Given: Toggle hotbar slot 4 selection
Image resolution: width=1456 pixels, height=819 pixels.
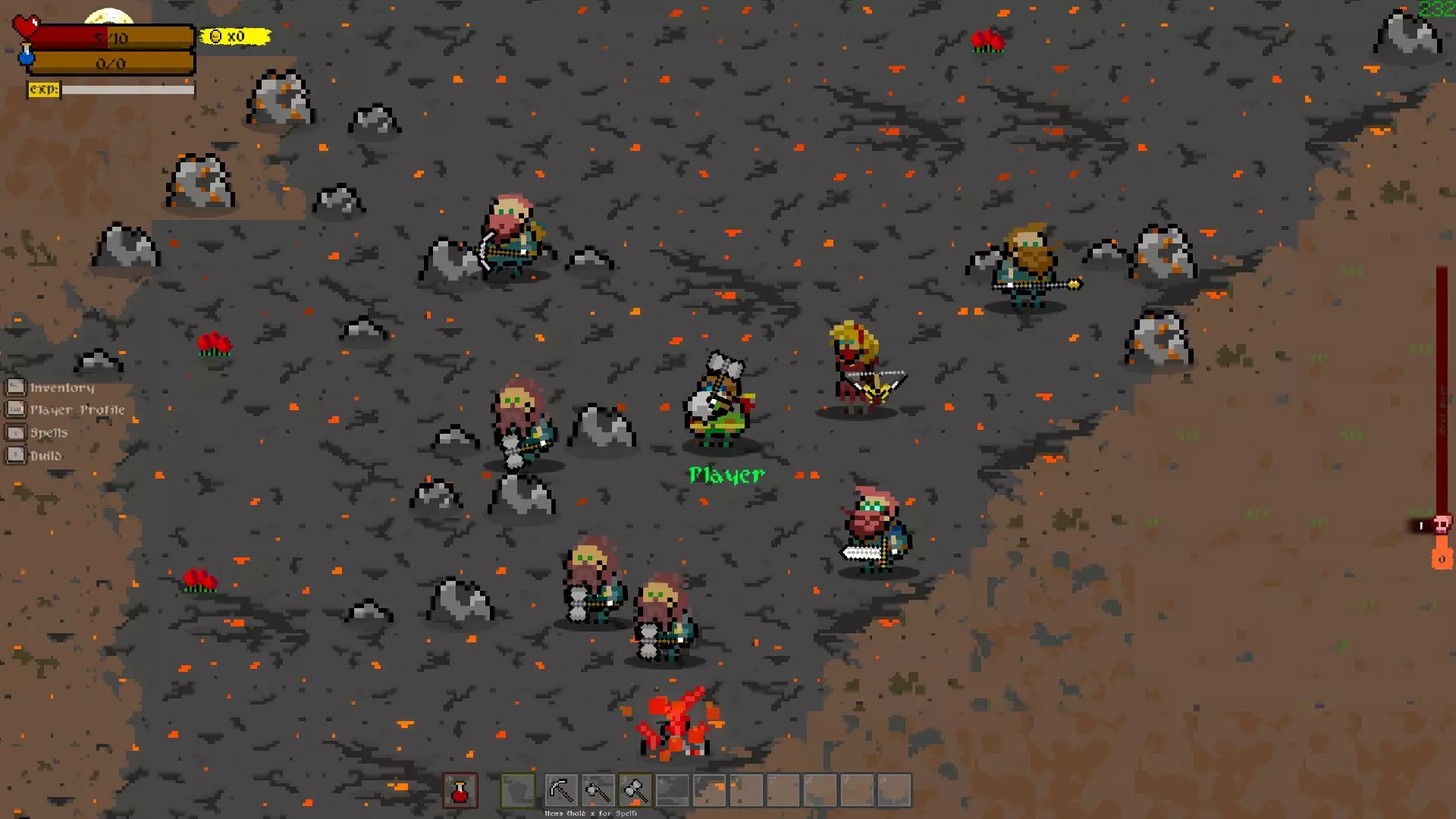Looking at the screenshot, I should click(671, 790).
